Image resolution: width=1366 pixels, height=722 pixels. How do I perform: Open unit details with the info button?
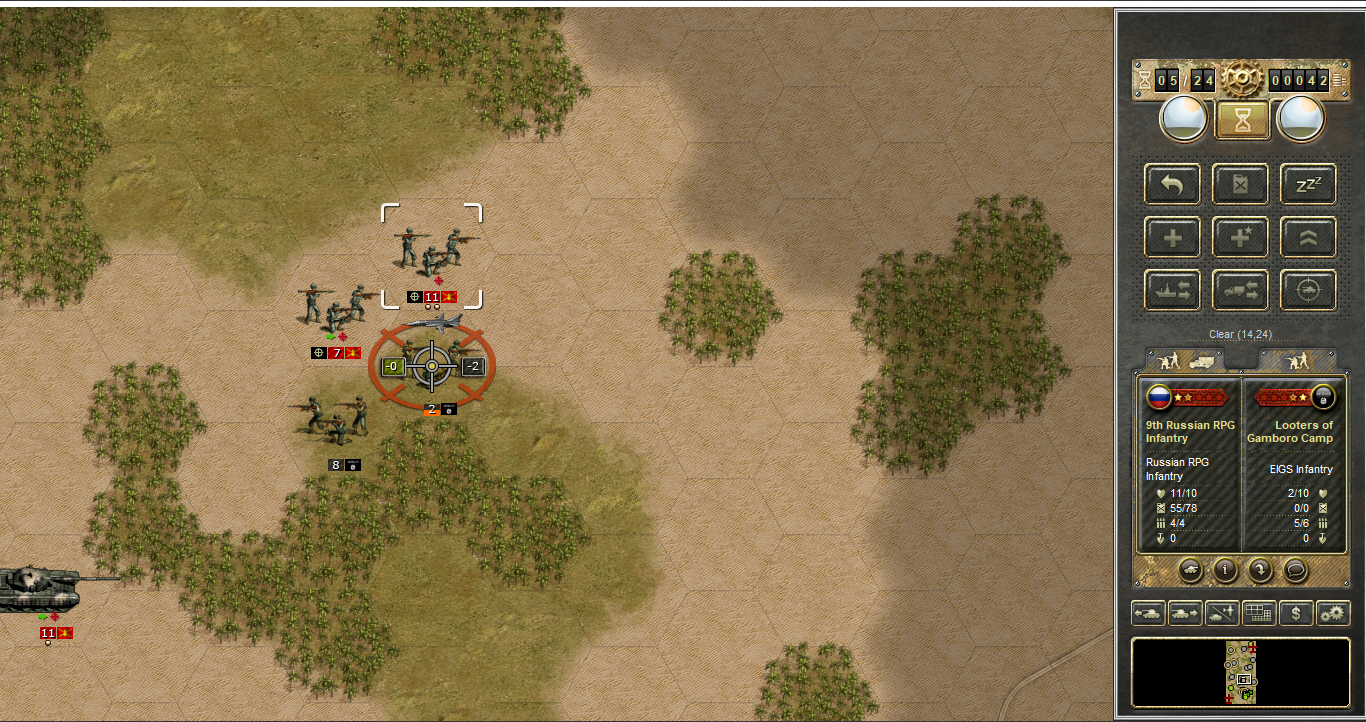[1225, 570]
